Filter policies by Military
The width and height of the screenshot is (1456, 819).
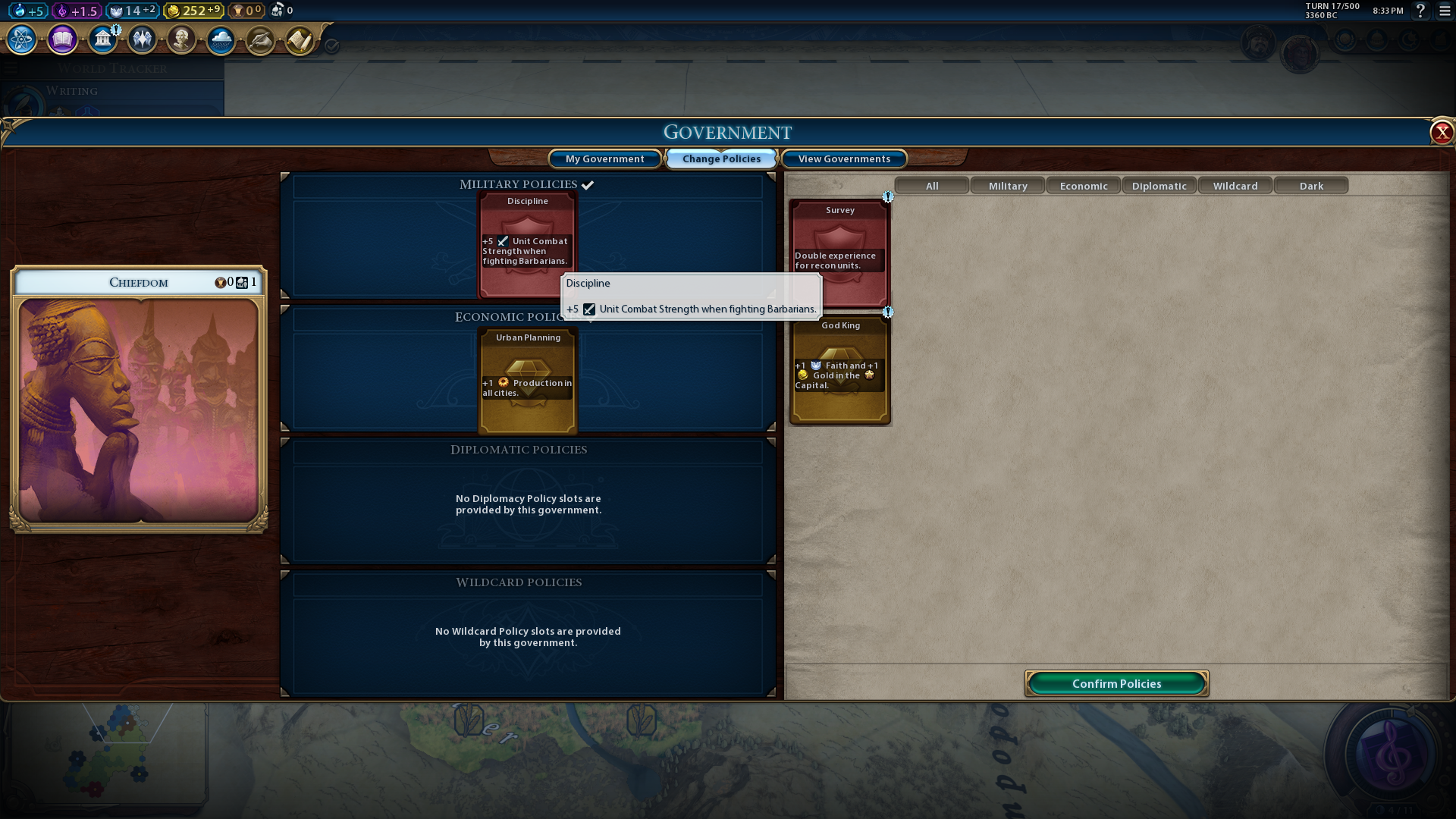coord(1008,186)
